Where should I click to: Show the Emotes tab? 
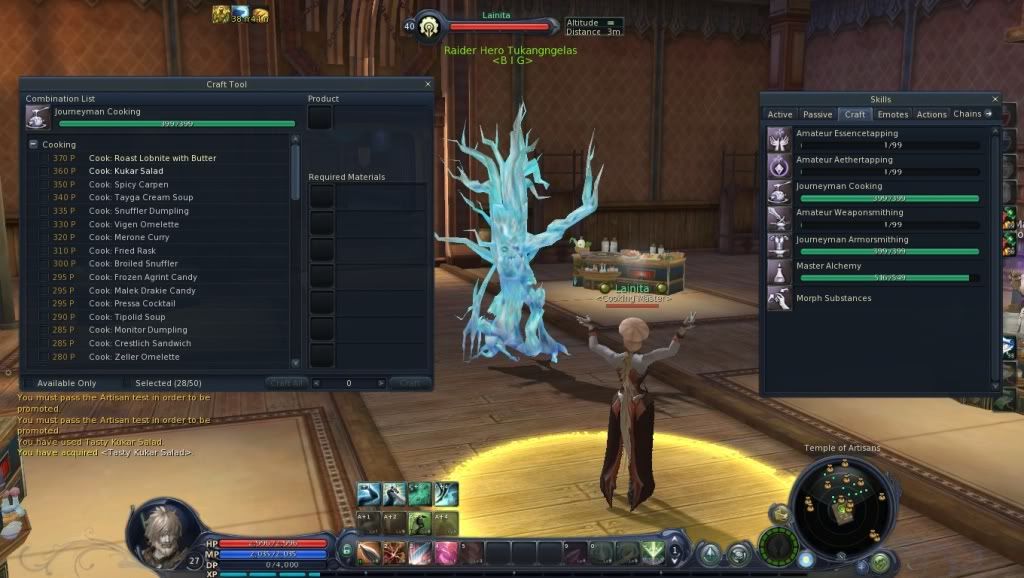[x=892, y=115]
